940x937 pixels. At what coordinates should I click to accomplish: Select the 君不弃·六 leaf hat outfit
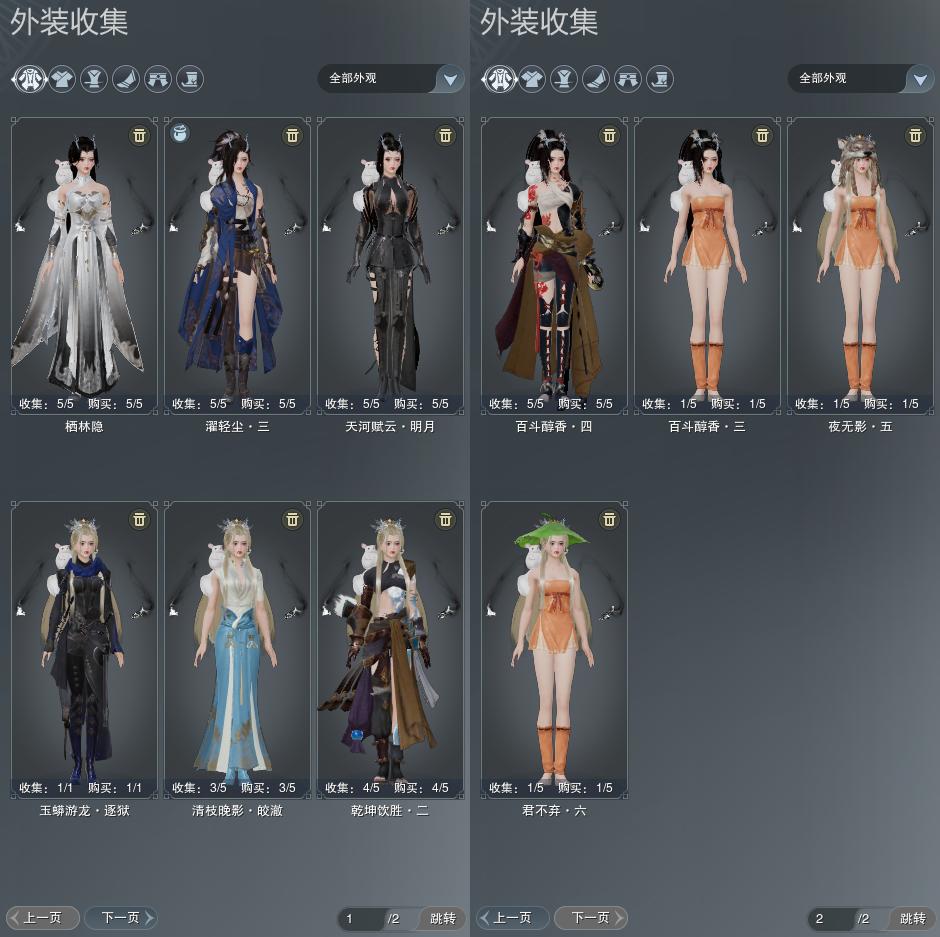tap(554, 645)
